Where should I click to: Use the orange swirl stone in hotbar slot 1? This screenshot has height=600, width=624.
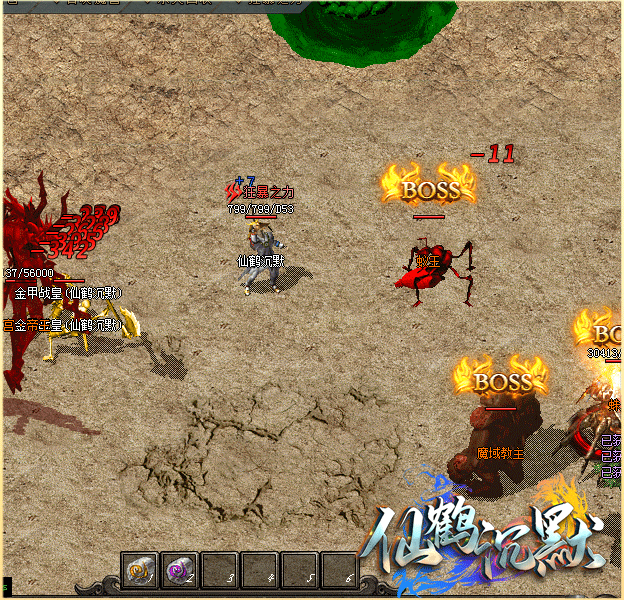pos(139,570)
